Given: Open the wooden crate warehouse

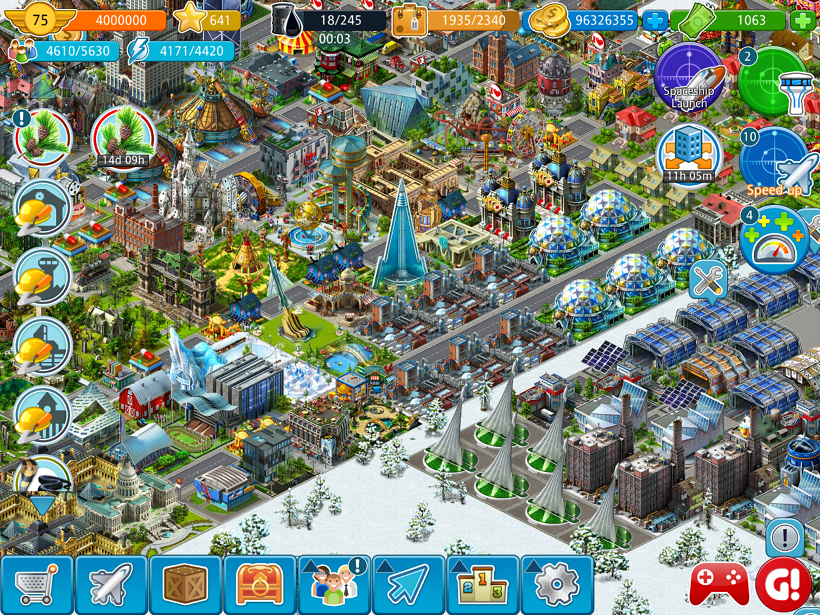Looking at the screenshot, I should (185, 584).
